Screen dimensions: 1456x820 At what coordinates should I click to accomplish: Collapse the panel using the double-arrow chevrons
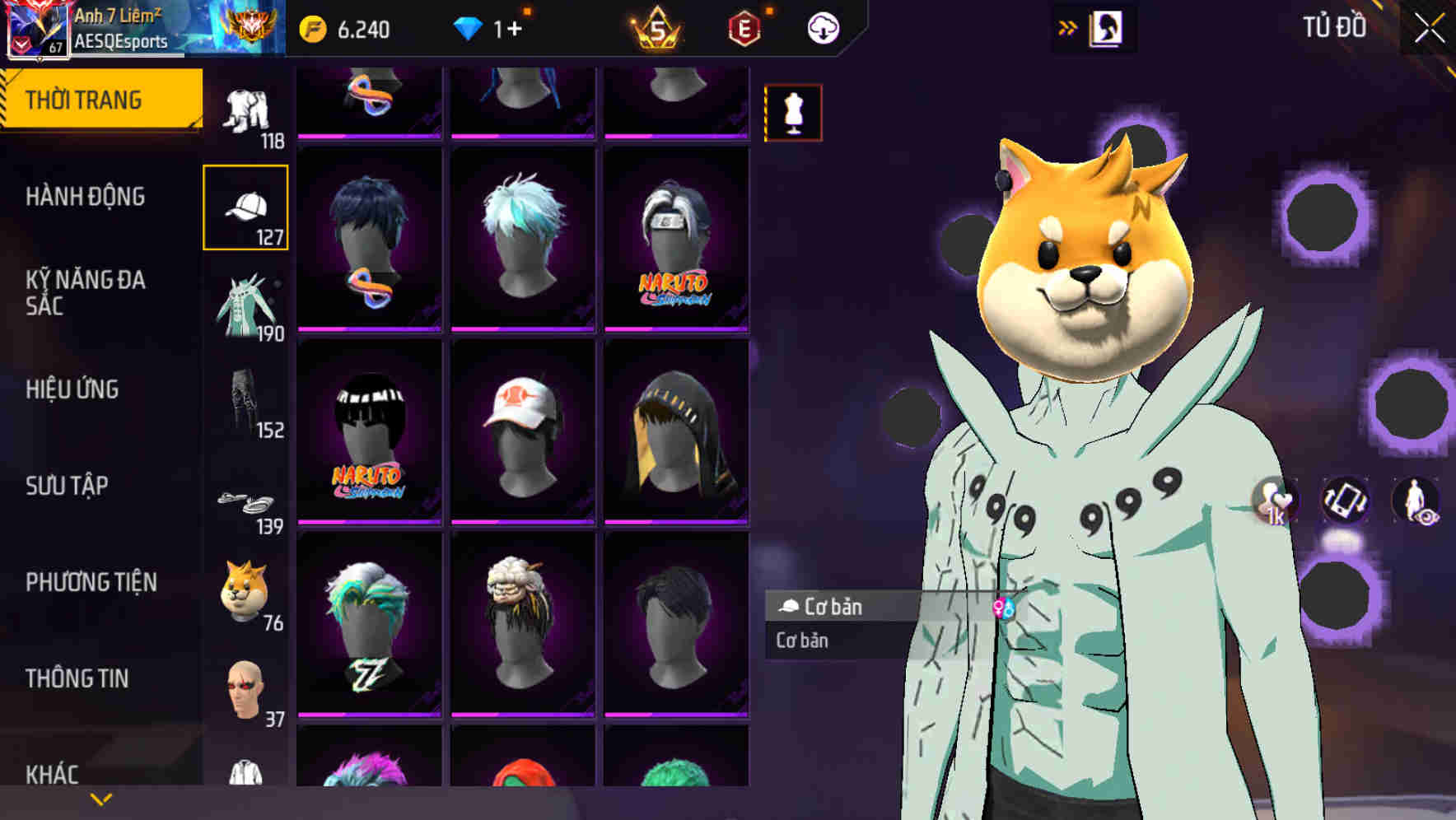tap(1068, 26)
